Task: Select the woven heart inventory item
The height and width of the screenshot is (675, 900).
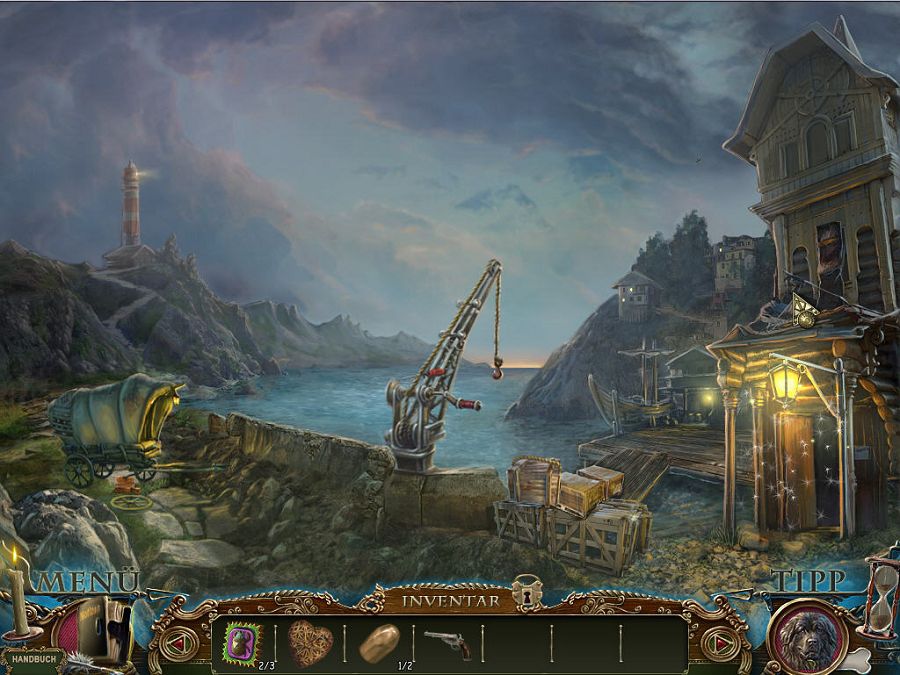Action: 310,642
